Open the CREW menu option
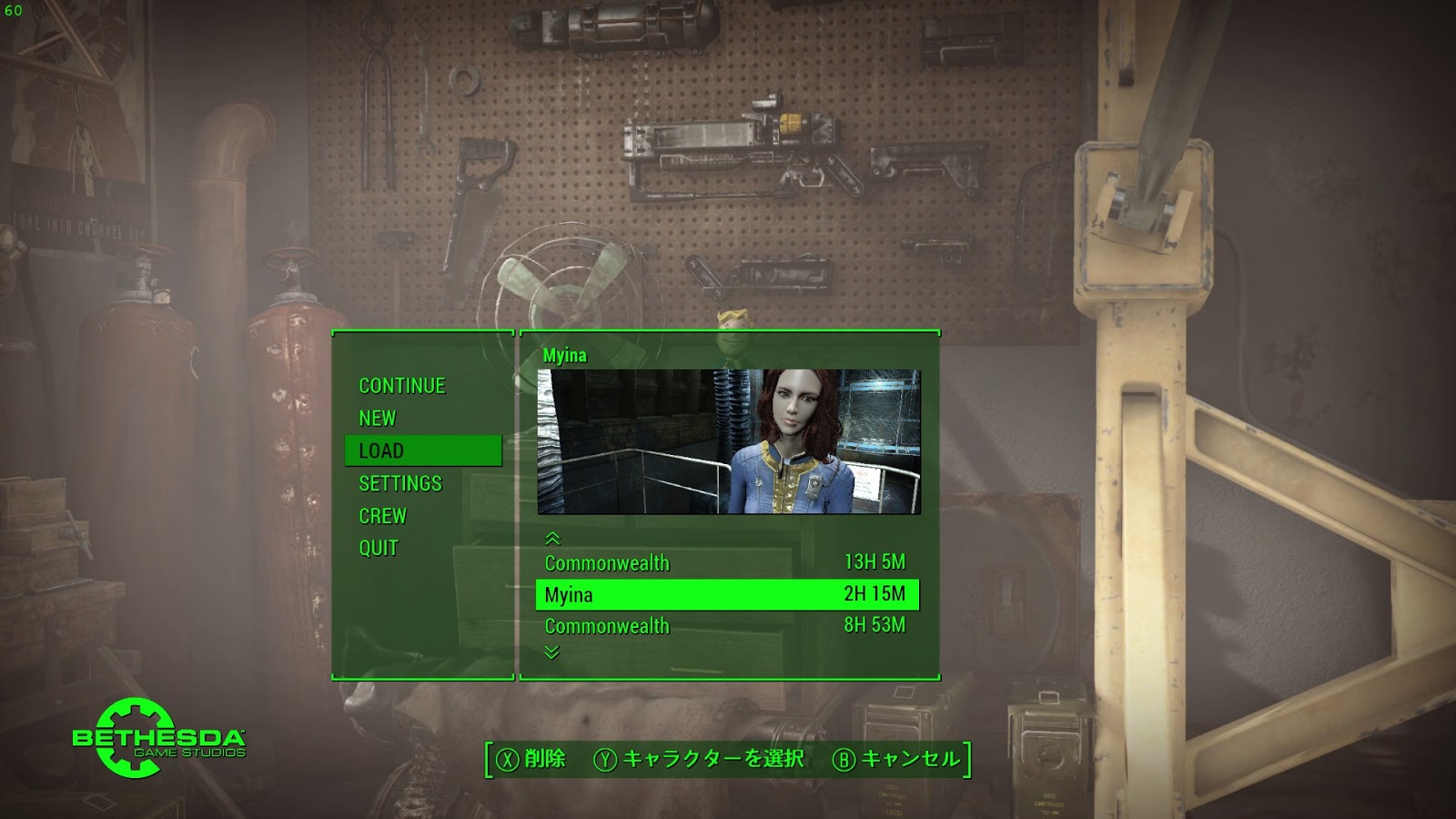This screenshot has width=1456, height=819. coord(382,515)
